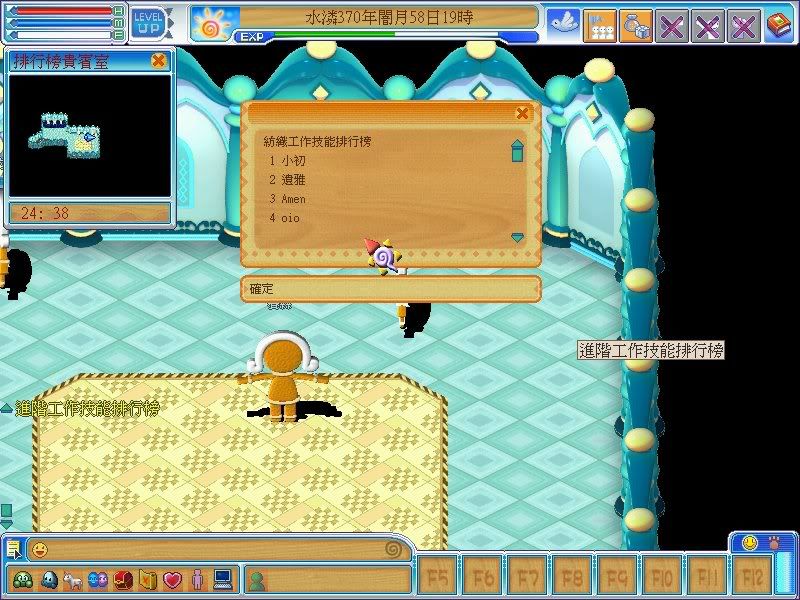Close the weaving skill ranking window
Viewport: 800px width, 600px height.
(522, 114)
